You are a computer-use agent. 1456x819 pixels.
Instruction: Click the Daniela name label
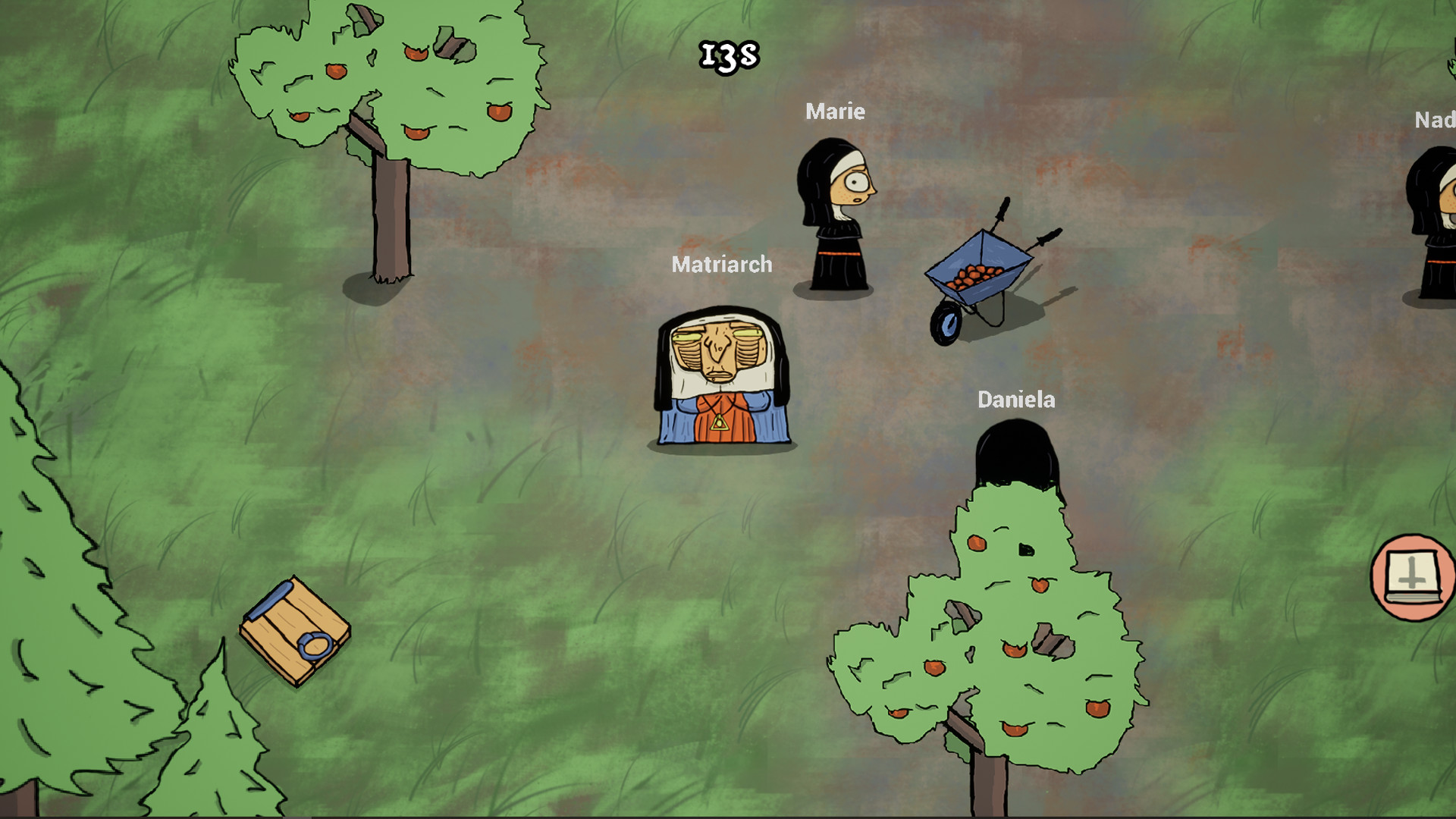point(1016,400)
